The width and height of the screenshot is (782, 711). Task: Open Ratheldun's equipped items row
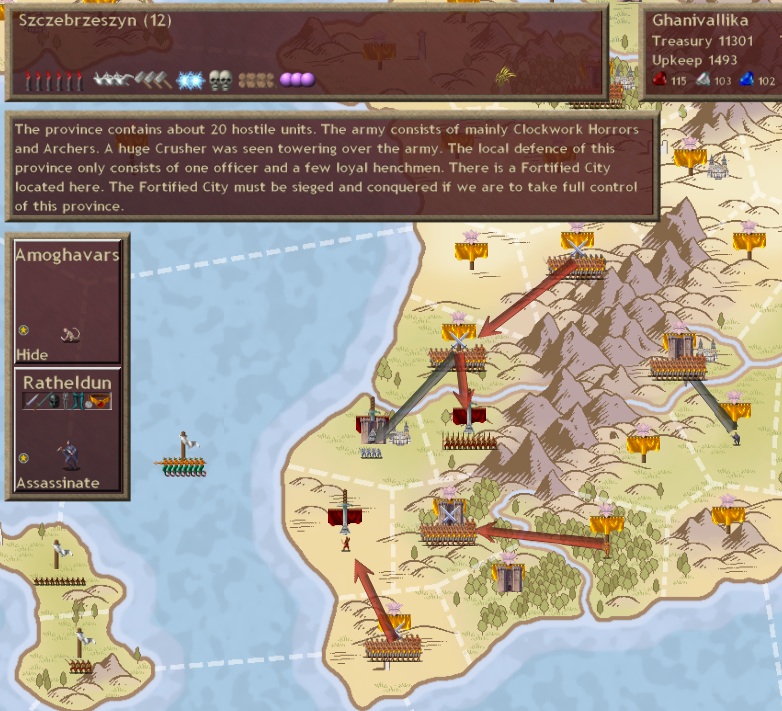pos(67,401)
